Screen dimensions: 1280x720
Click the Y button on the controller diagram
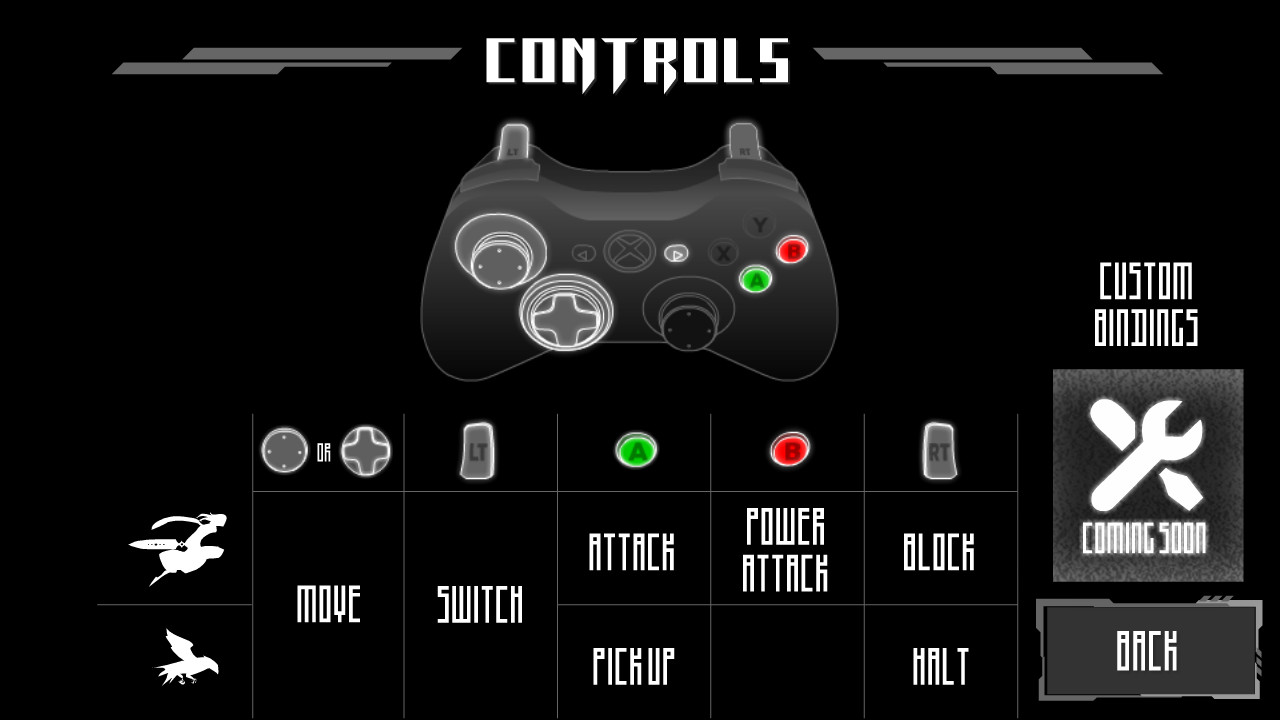(x=761, y=222)
